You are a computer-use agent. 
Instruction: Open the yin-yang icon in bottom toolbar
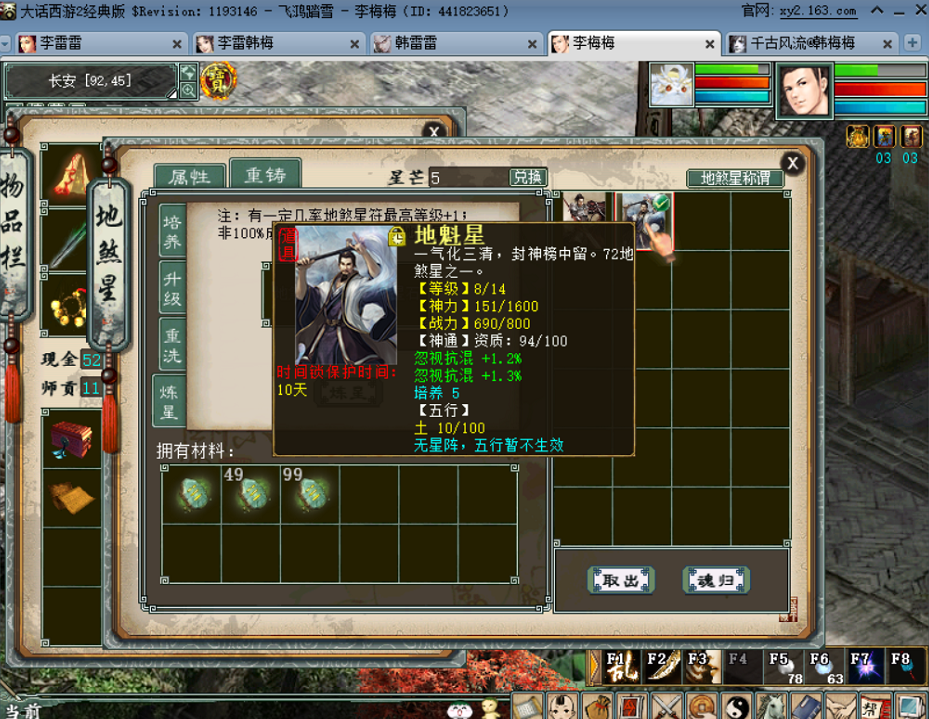tap(736, 705)
